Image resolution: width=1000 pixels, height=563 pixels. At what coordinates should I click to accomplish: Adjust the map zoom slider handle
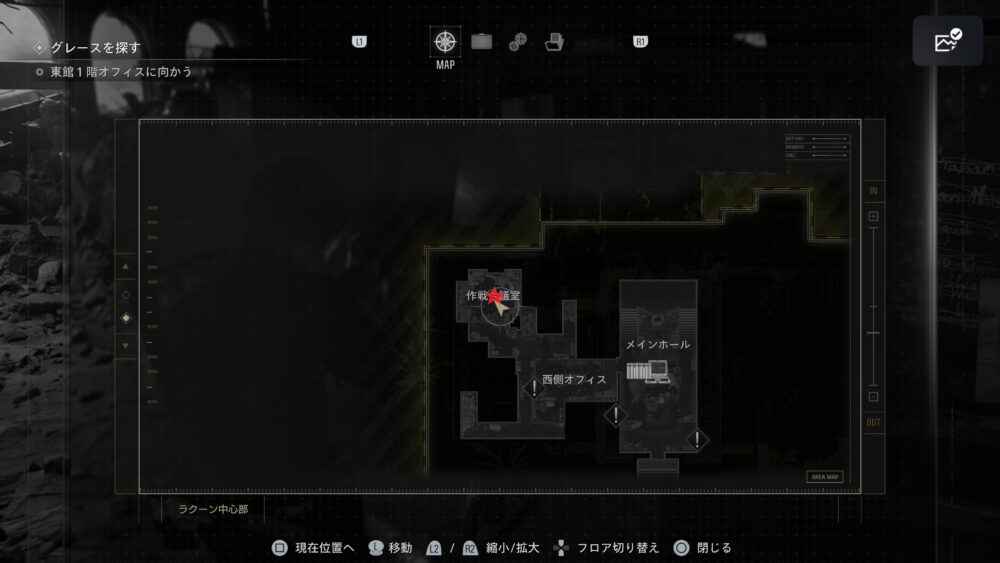(873, 332)
